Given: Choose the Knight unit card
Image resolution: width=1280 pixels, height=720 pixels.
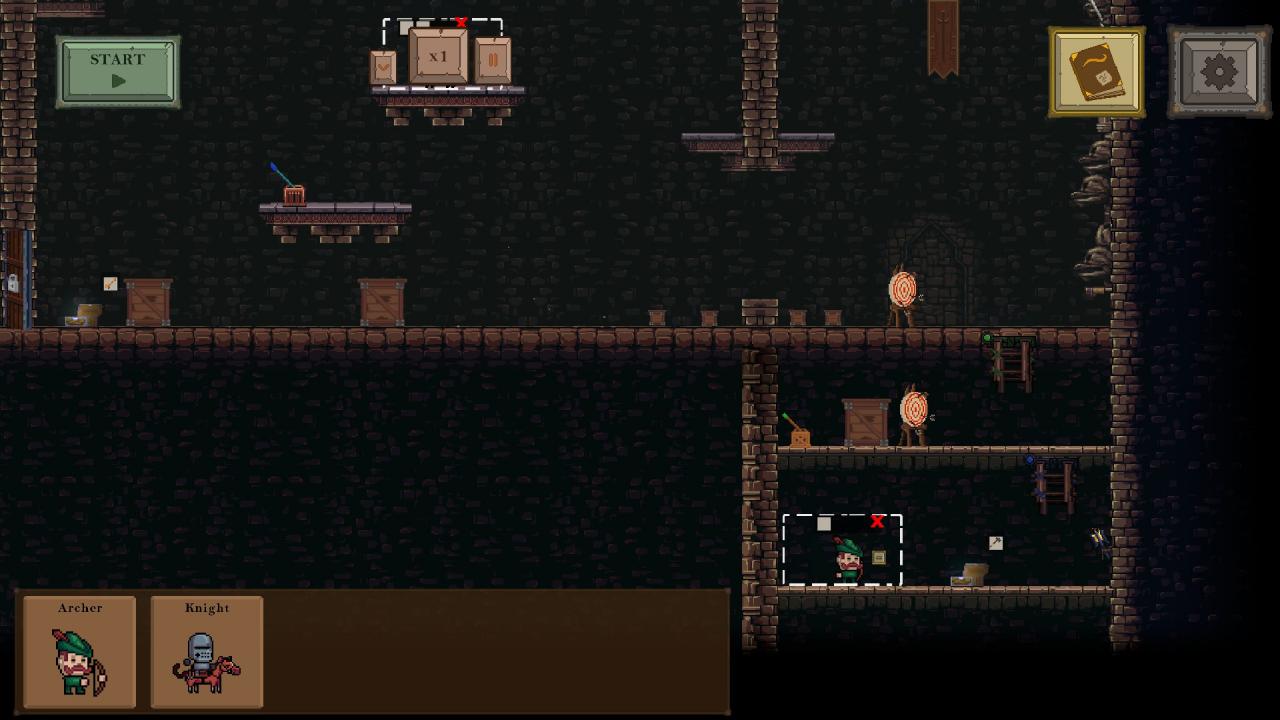Looking at the screenshot, I should 207,652.
